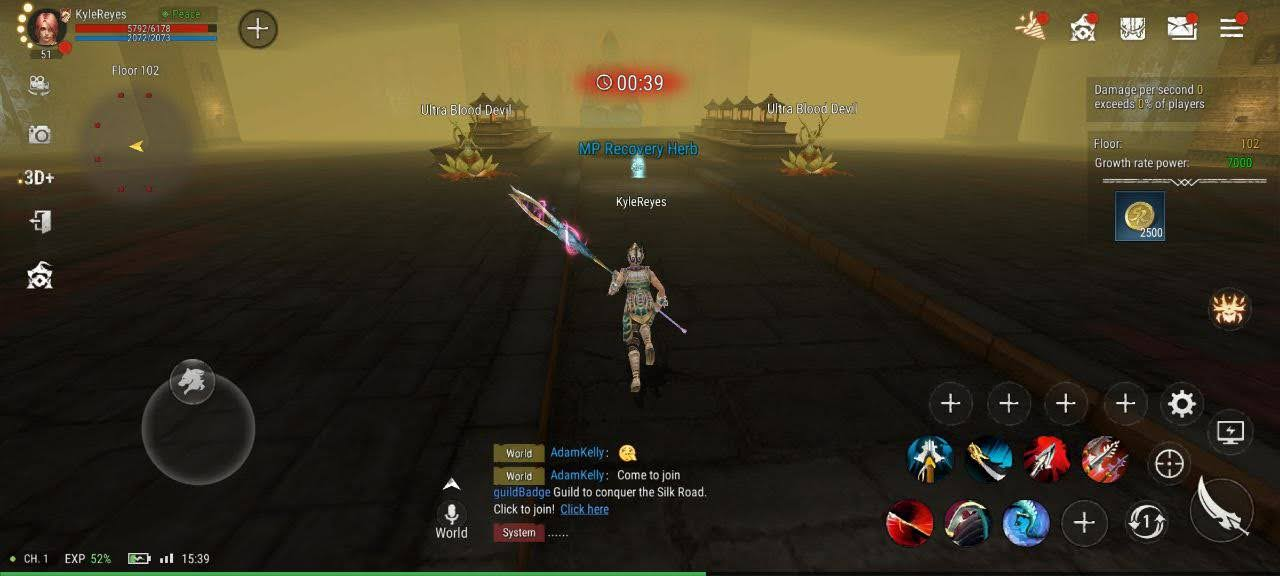
Task: Exit the dungeon via door icon
Action: tap(40, 221)
